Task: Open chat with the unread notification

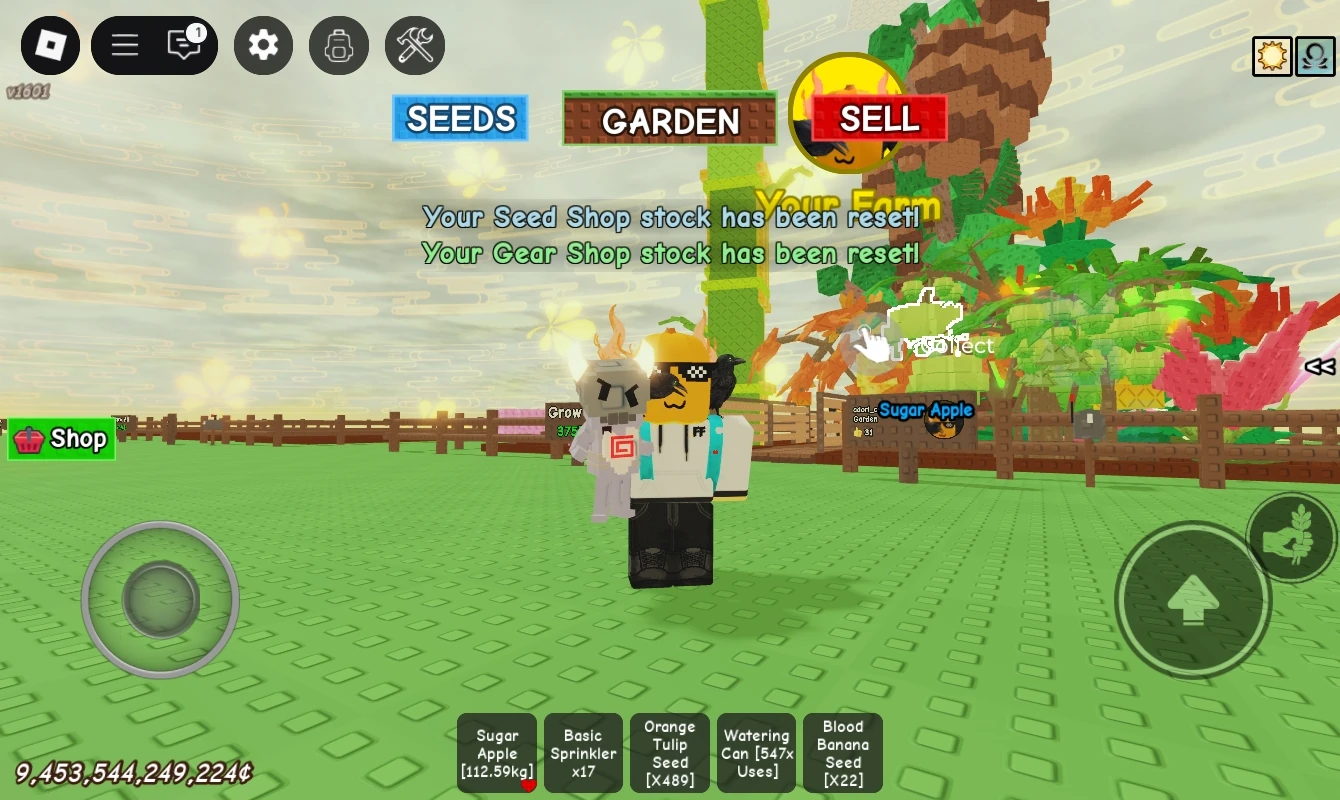Action: point(182,45)
